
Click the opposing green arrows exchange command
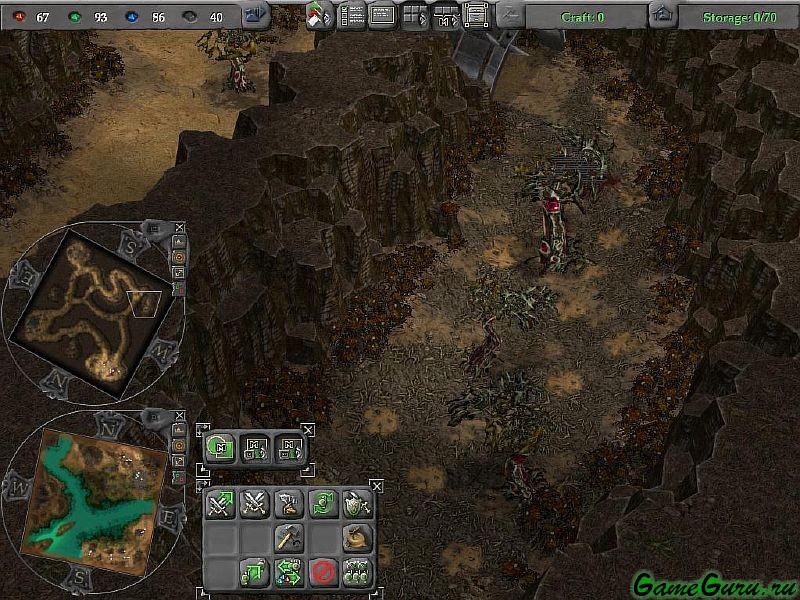pyautogui.click(x=288, y=572)
